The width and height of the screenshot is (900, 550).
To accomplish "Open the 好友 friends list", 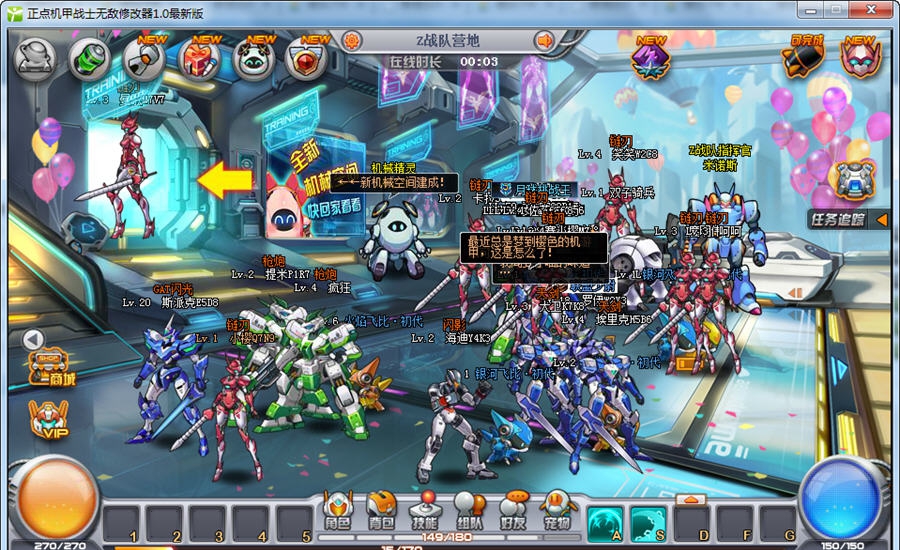I will click(513, 510).
